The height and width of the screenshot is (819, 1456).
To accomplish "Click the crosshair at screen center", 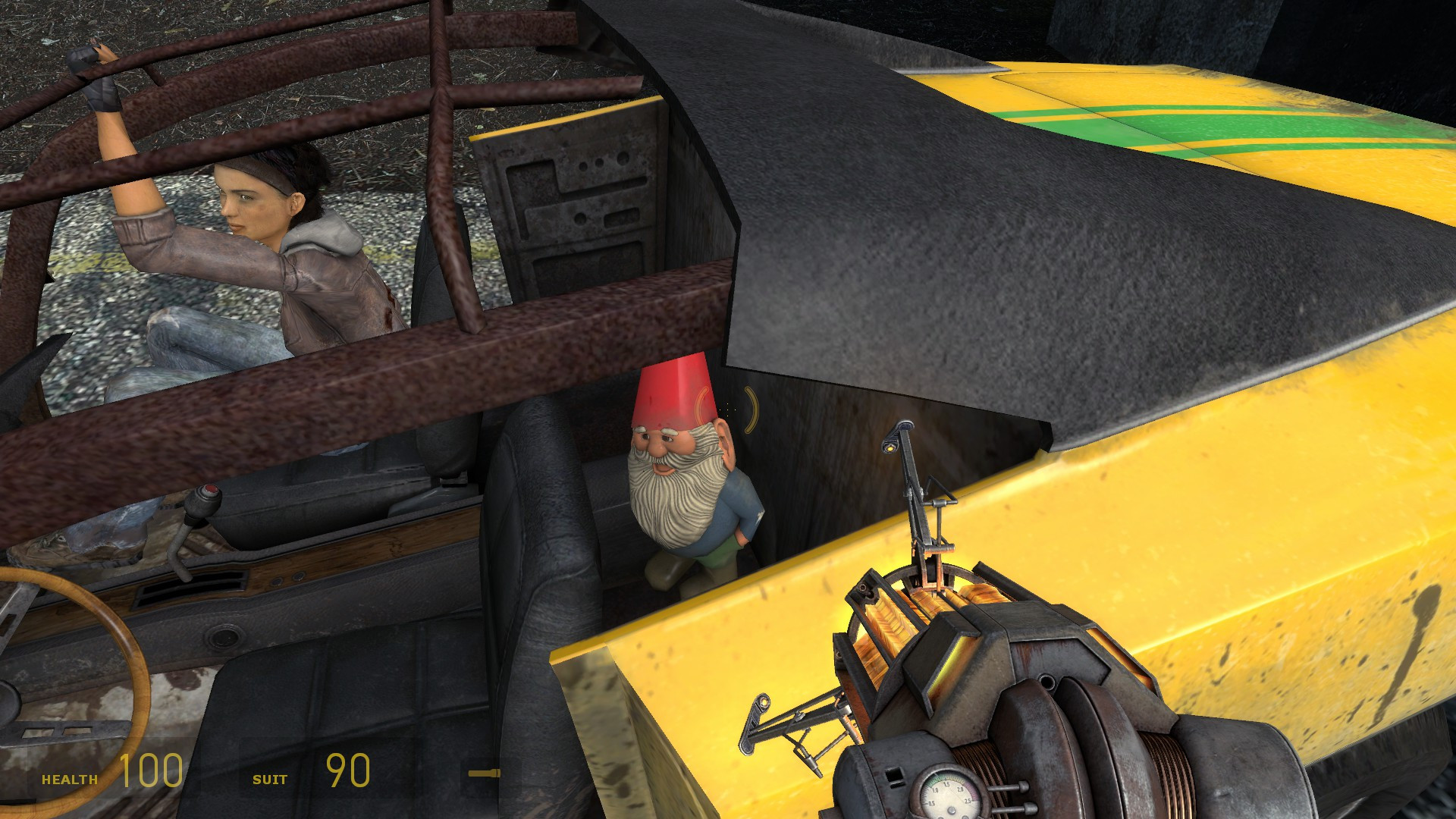I will tap(728, 409).
